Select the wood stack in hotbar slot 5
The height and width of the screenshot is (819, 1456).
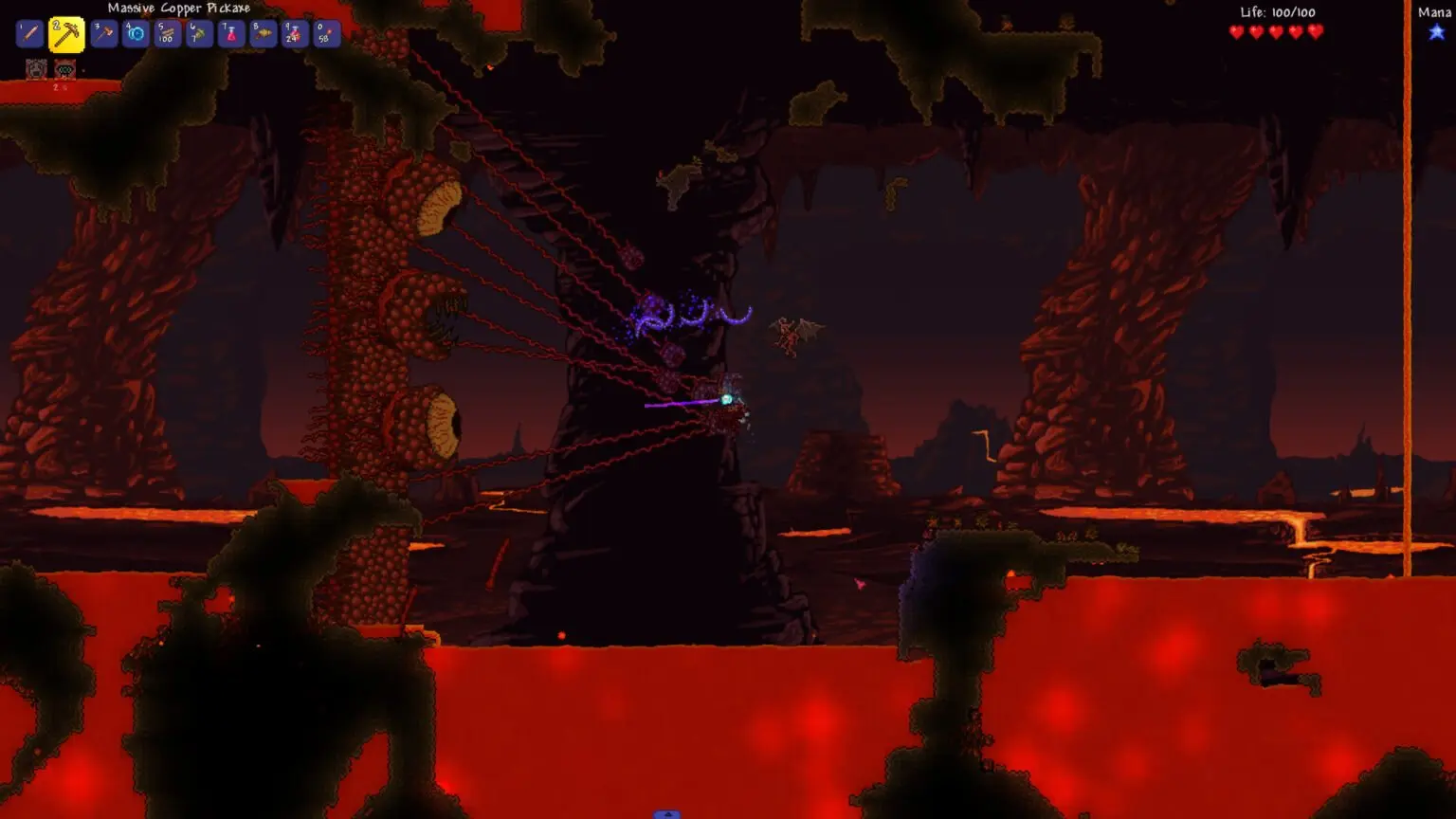[166, 33]
